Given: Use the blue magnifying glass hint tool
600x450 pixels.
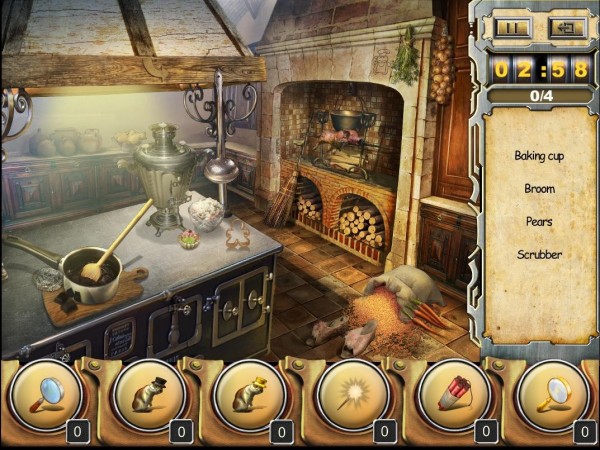Looking at the screenshot, I should (44, 396).
